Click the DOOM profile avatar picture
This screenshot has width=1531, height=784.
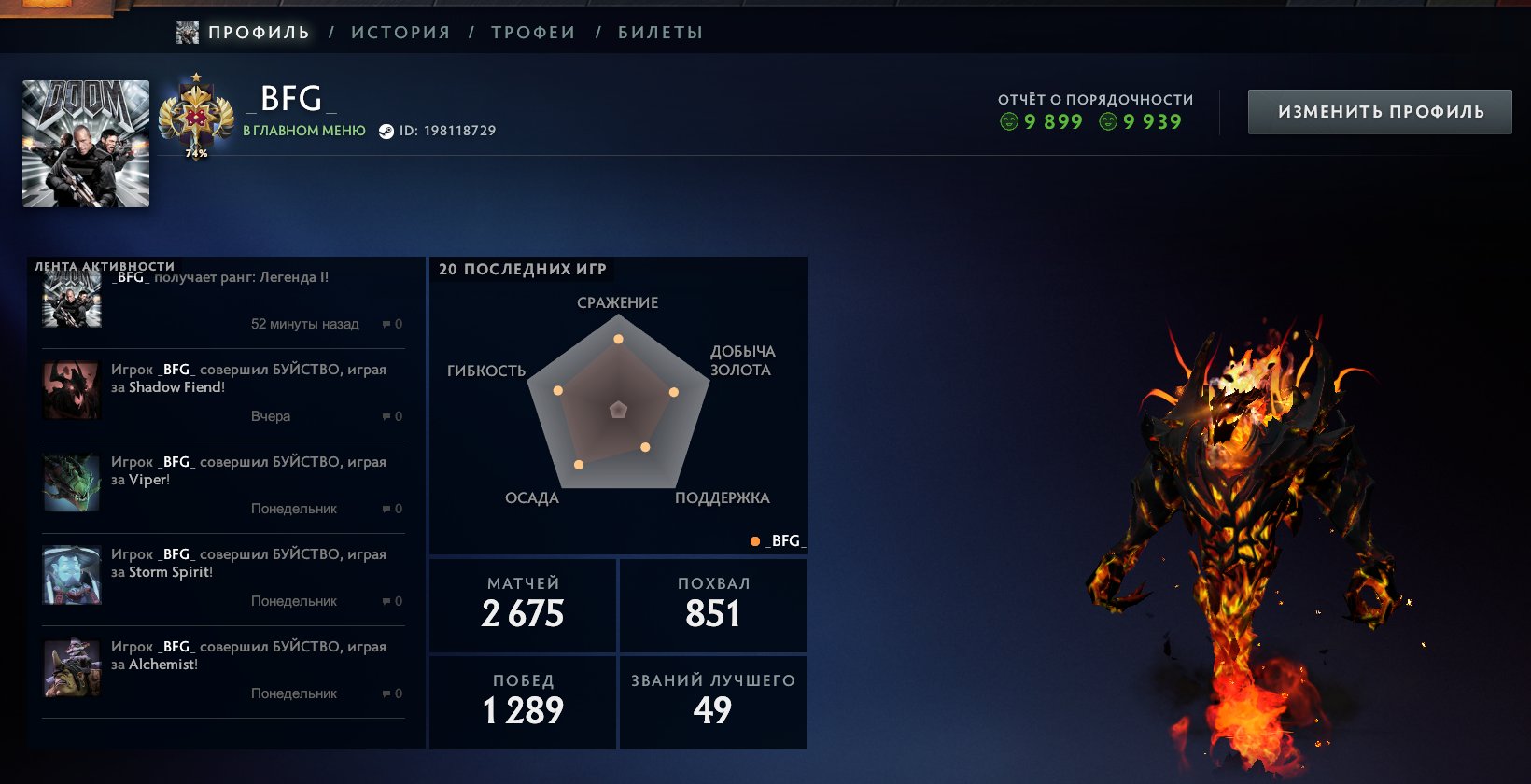tap(85, 142)
